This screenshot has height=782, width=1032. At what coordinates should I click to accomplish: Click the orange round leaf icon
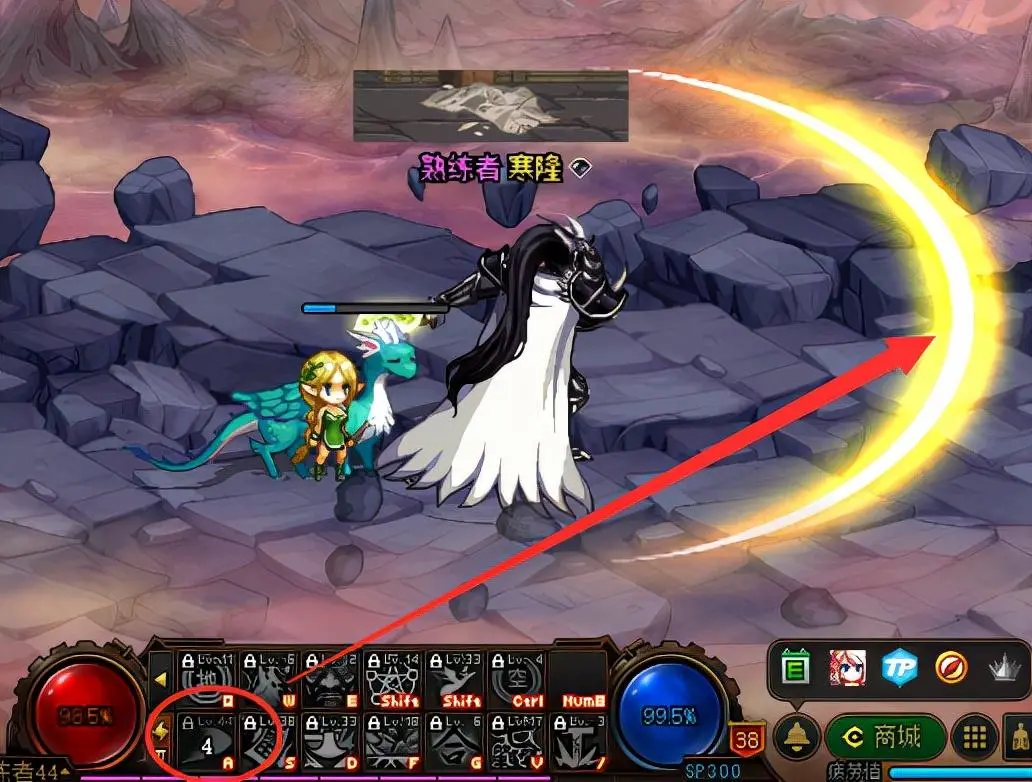(949, 668)
